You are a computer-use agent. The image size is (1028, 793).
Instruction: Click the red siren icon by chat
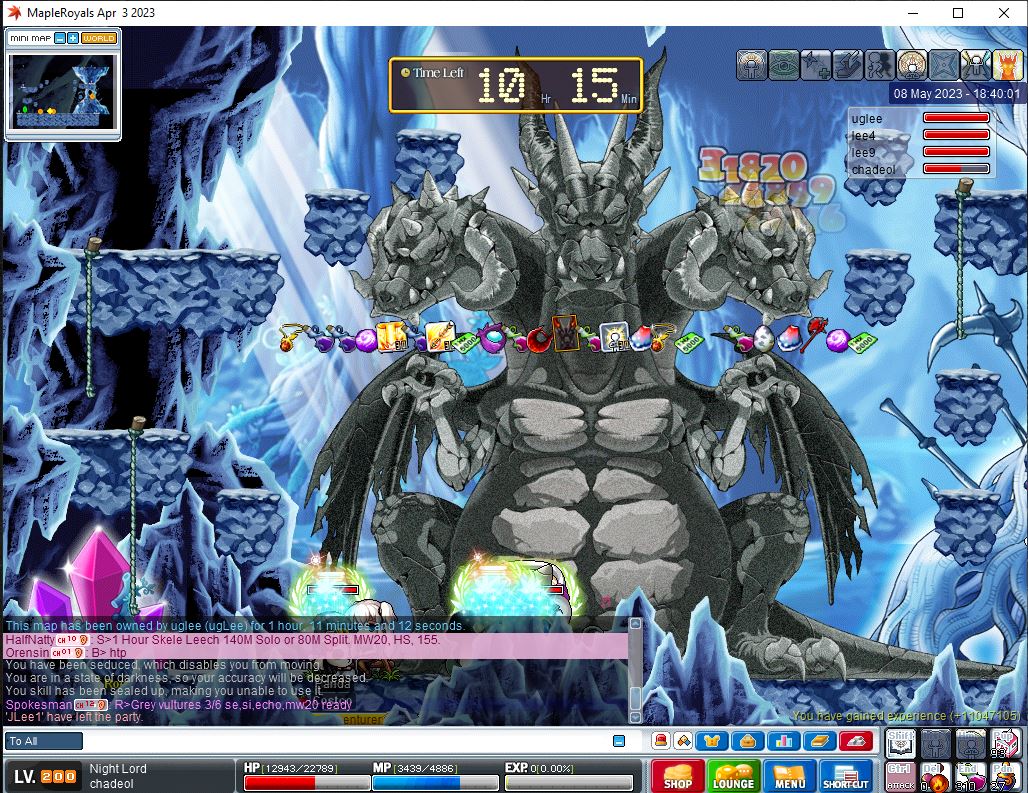point(660,741)
